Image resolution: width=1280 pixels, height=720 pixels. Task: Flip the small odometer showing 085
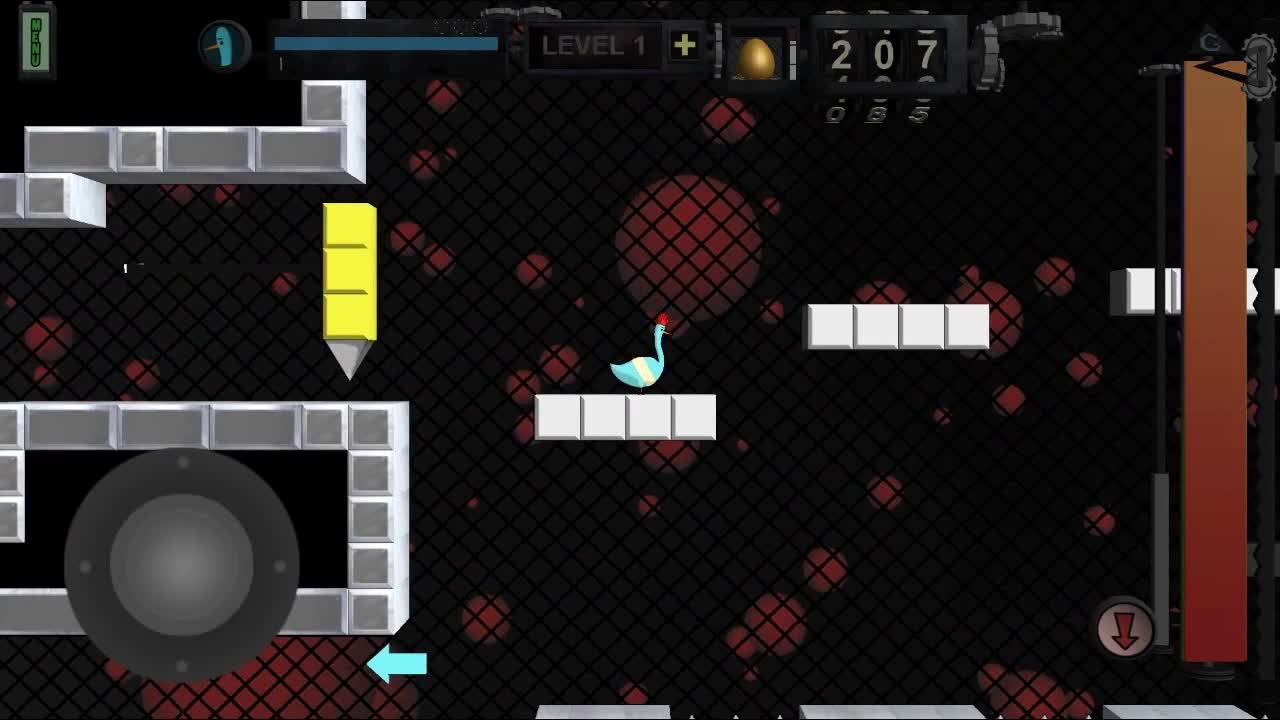pos(875,113)
